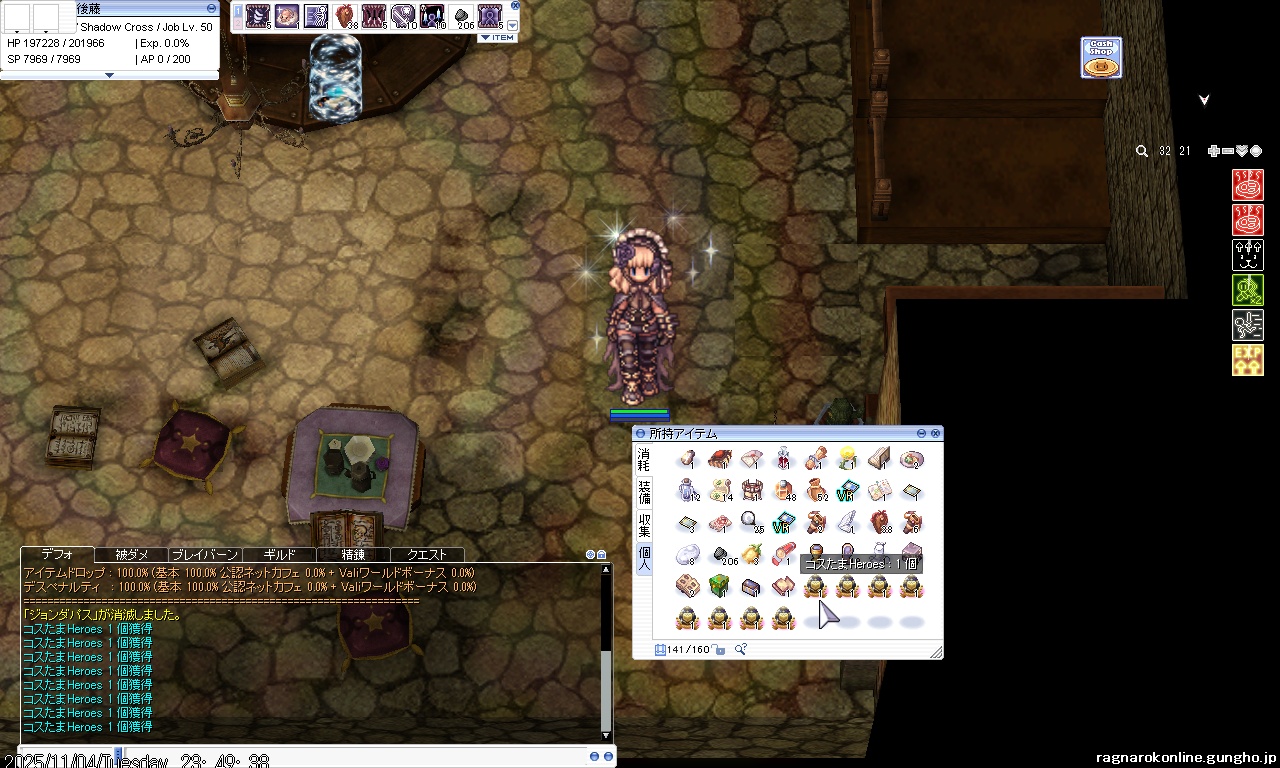This screenshot has height=768, width=1280.
Task: Switch chat to the ギルド tab
Action: [x=279, y=554]
